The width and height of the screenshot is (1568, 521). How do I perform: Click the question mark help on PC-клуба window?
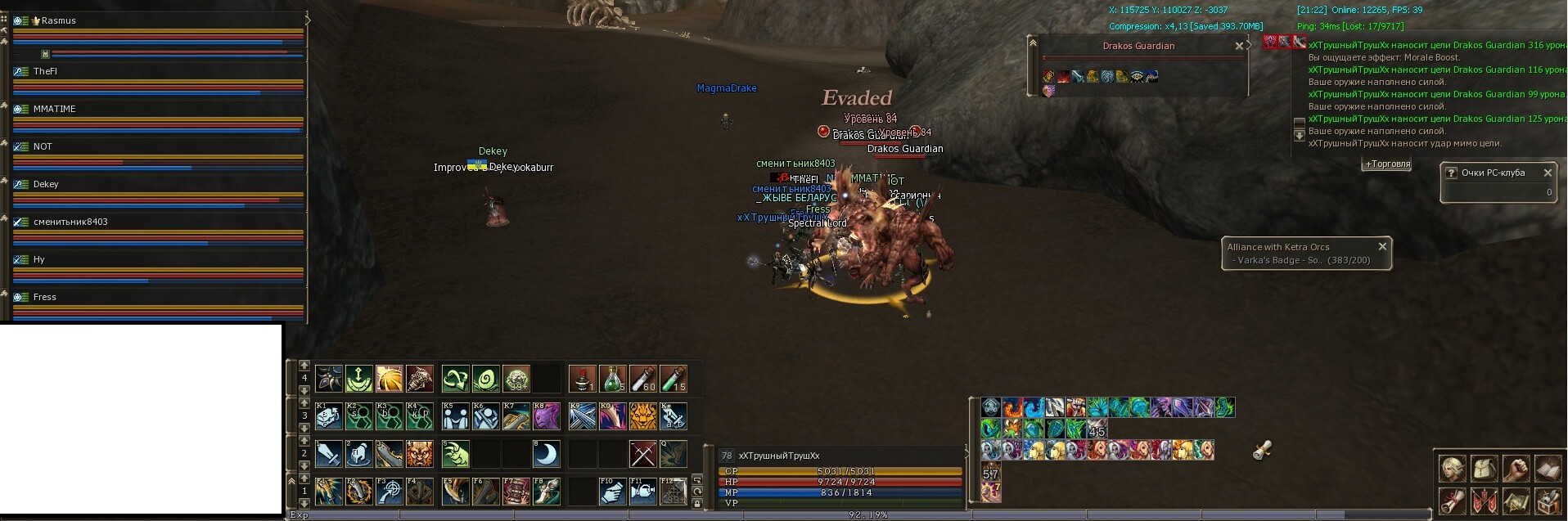[x=1451, y=173]
